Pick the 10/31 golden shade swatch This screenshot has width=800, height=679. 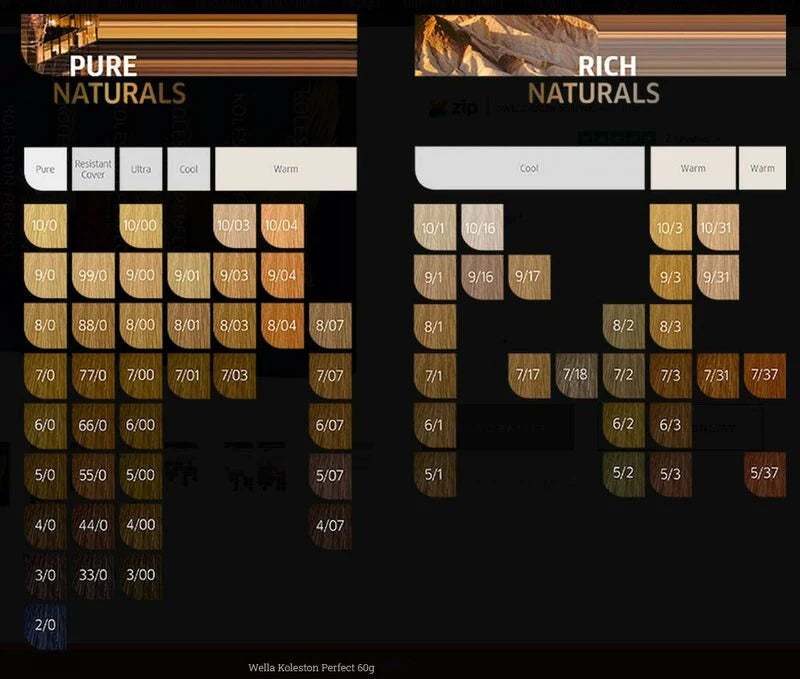pos(717,228)
